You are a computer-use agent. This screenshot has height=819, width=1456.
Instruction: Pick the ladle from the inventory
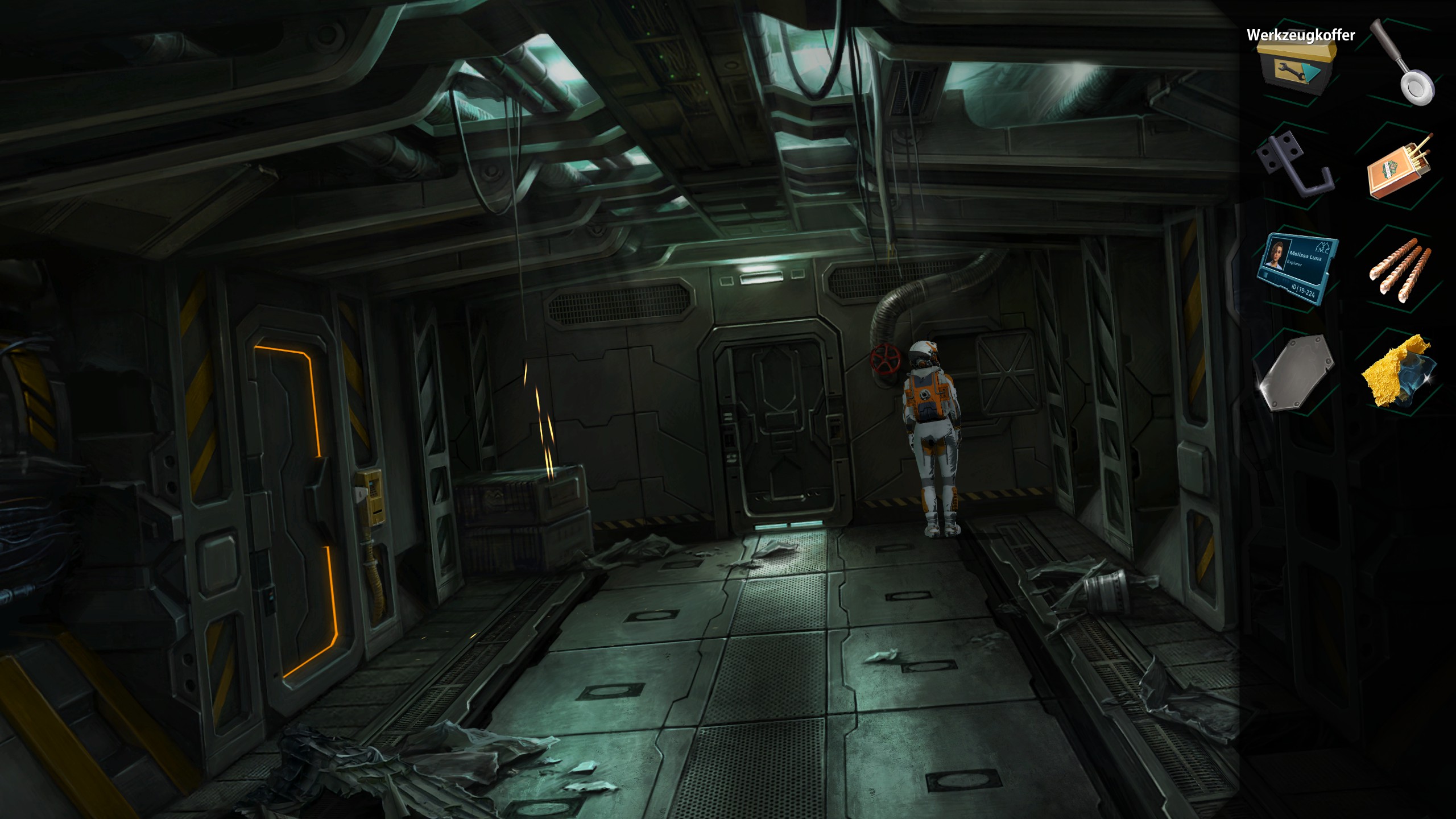click(x=1403, y=63)
